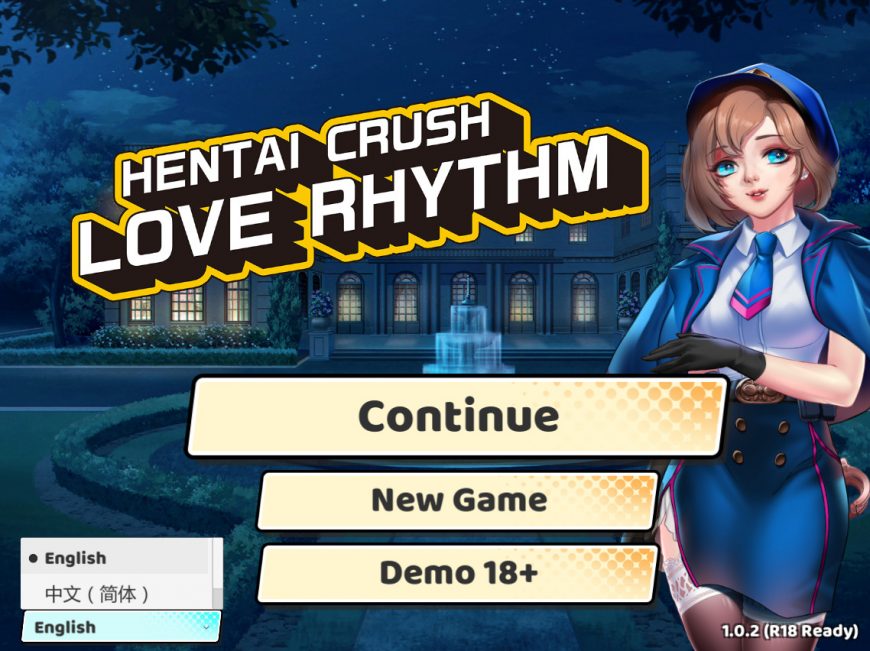
Task: Collapse the language dropdown showing English
Action: pos(120,627)
